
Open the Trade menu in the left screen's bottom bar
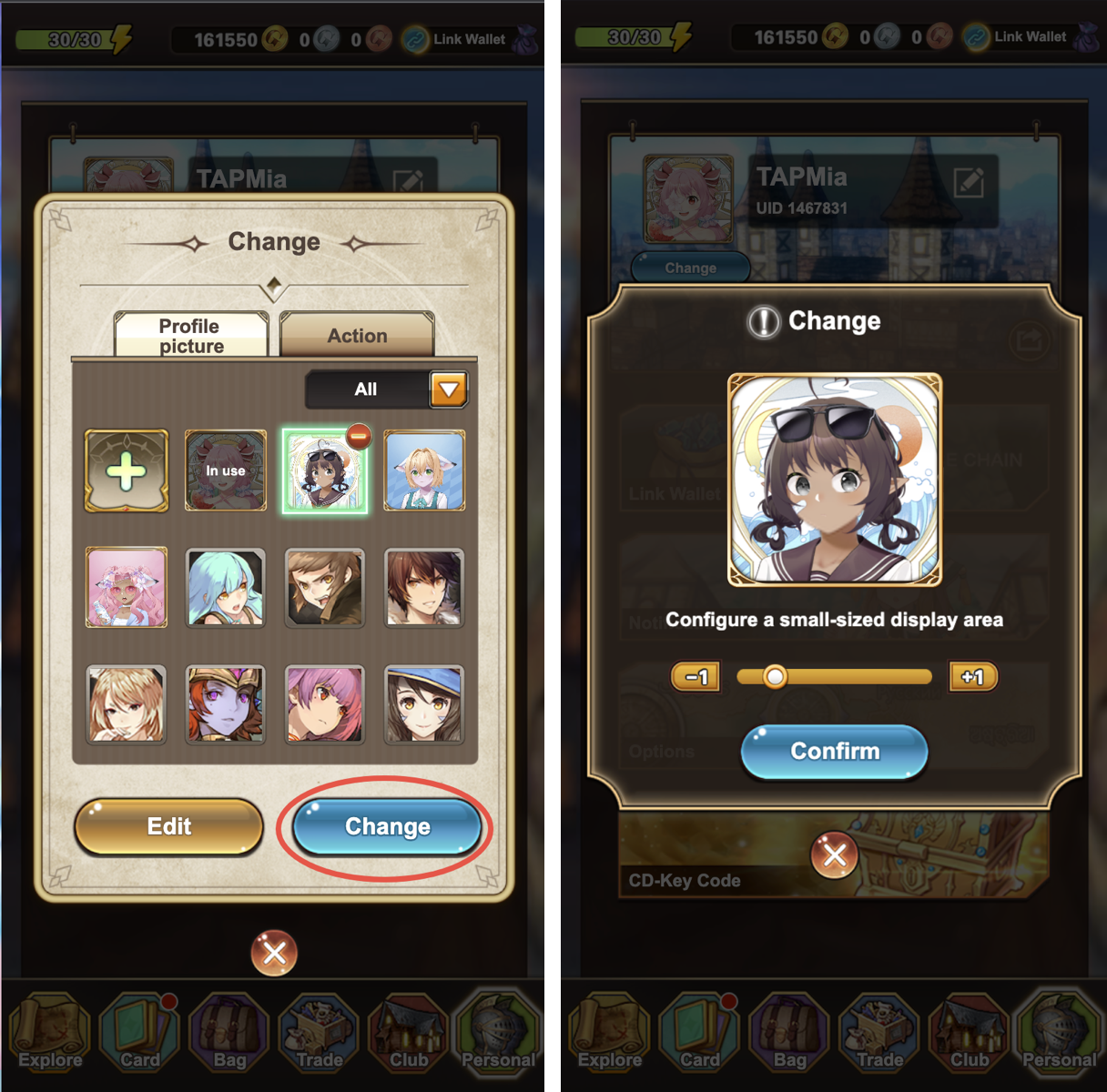pos(319,1035)
